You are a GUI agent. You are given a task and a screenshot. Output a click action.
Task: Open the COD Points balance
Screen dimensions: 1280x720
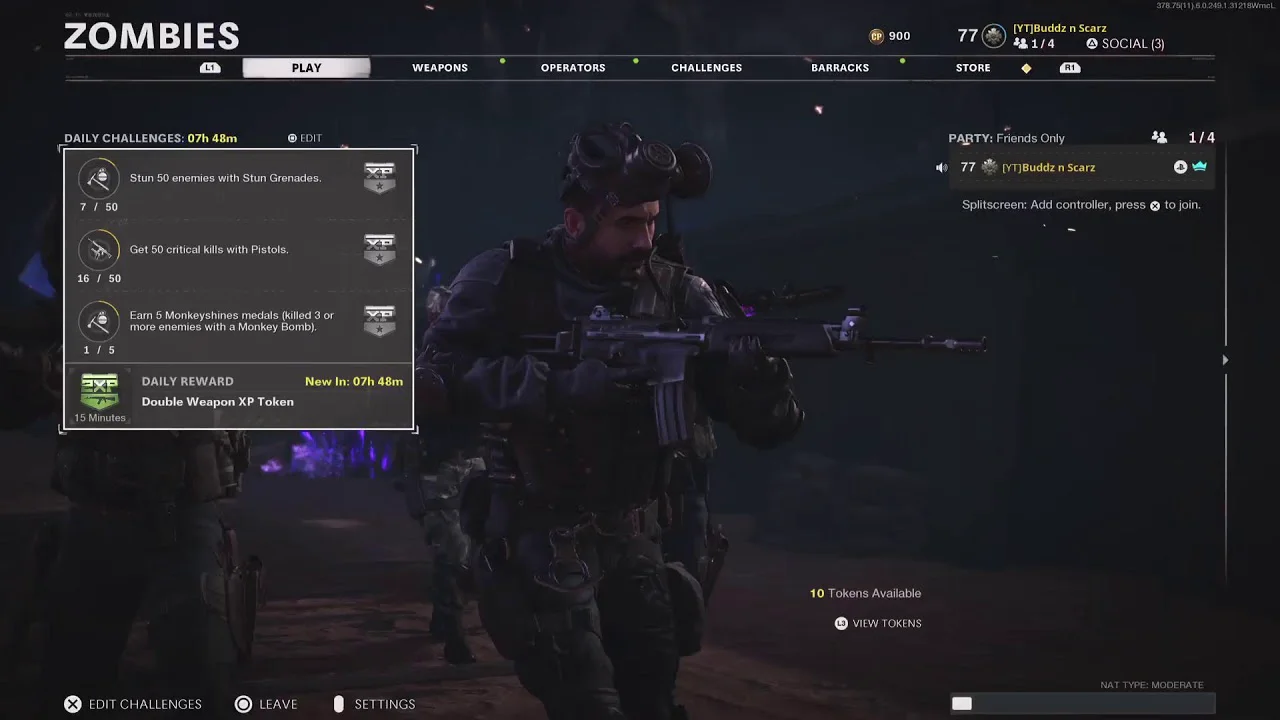[x=889, y=36]
